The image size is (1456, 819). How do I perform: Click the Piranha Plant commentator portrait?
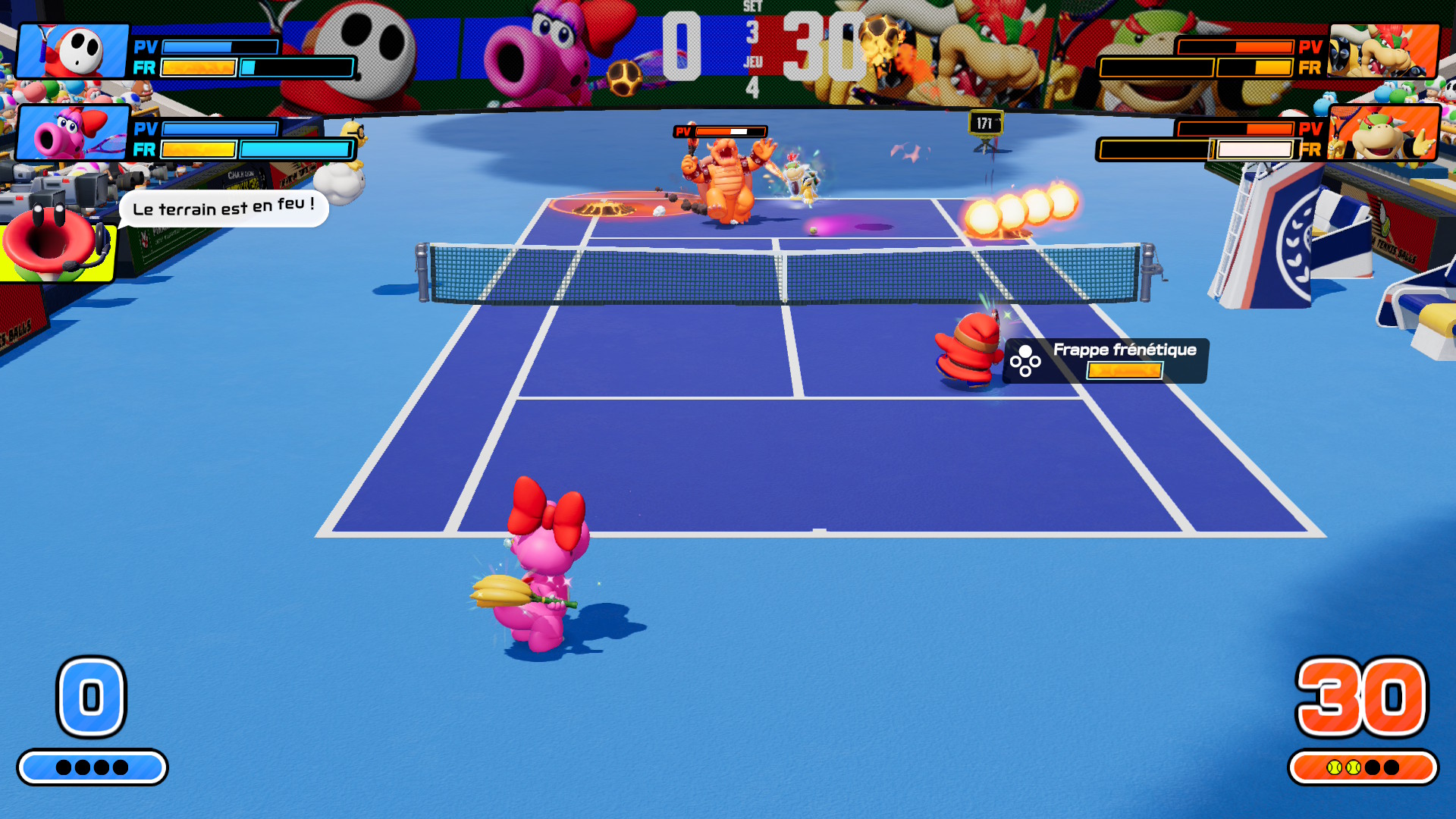pyautogui.click(x=55, y=243)
